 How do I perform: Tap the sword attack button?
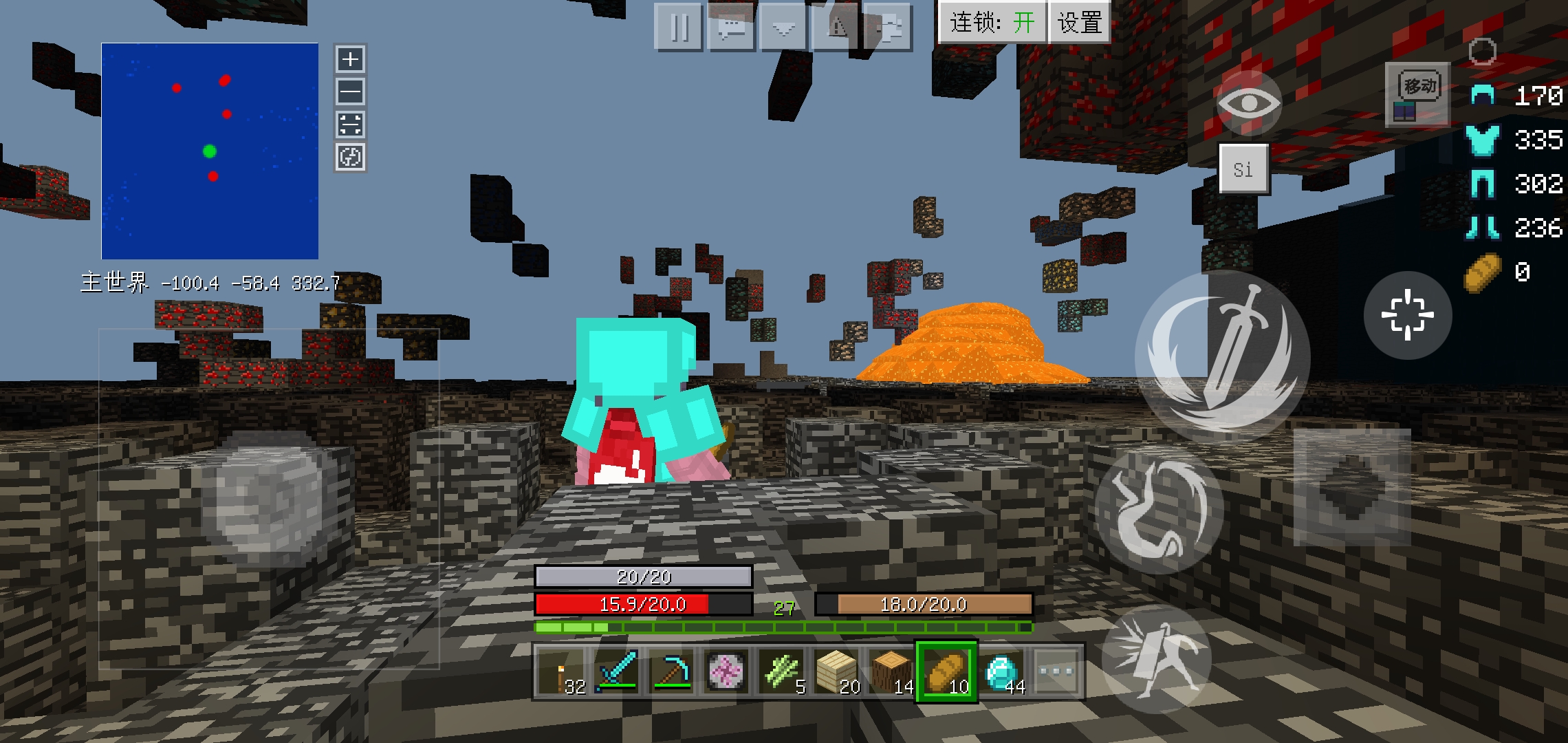[x=1222, y=356]
